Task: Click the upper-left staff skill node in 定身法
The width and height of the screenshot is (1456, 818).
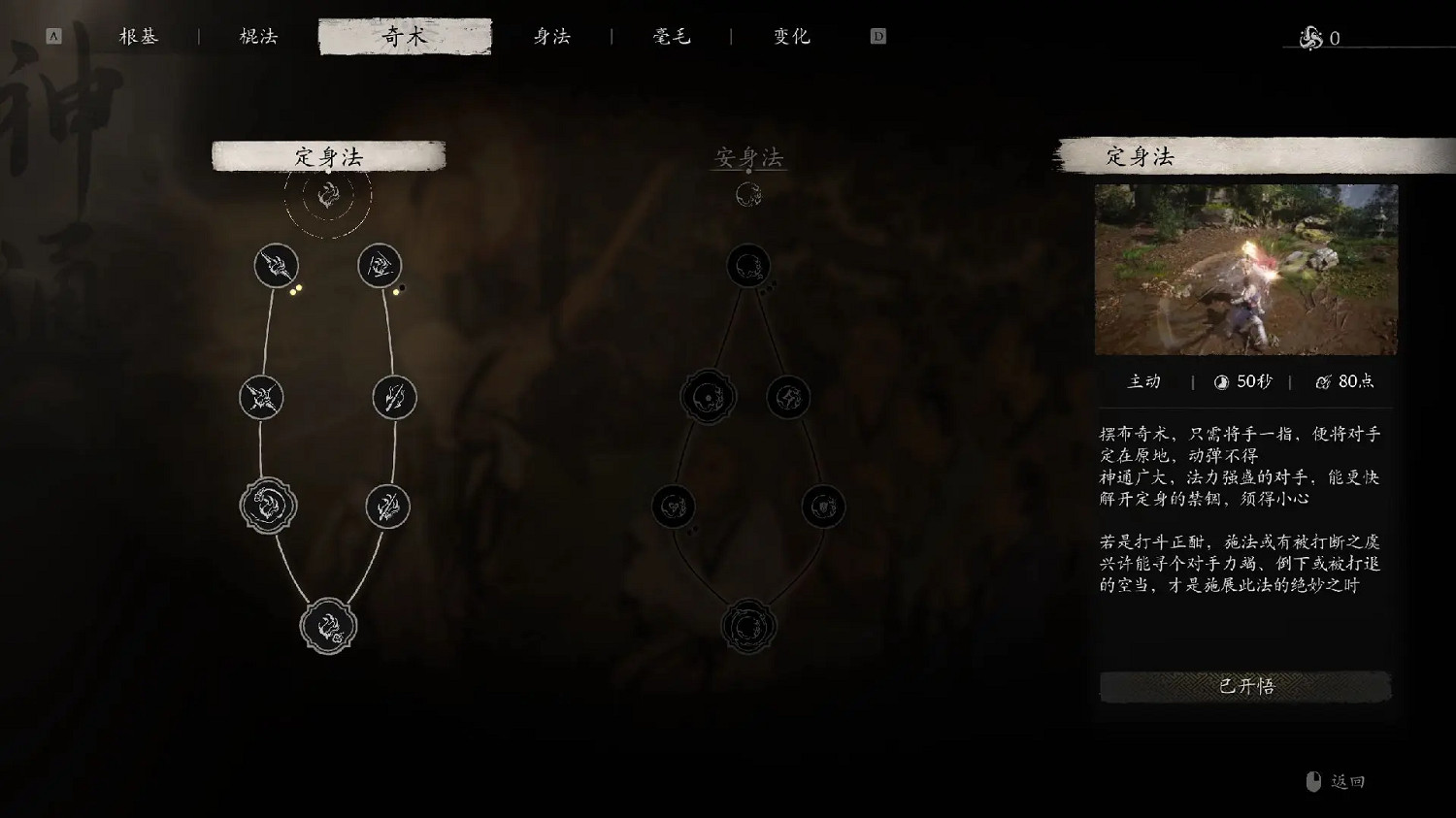Action: [x=276, y=266]
